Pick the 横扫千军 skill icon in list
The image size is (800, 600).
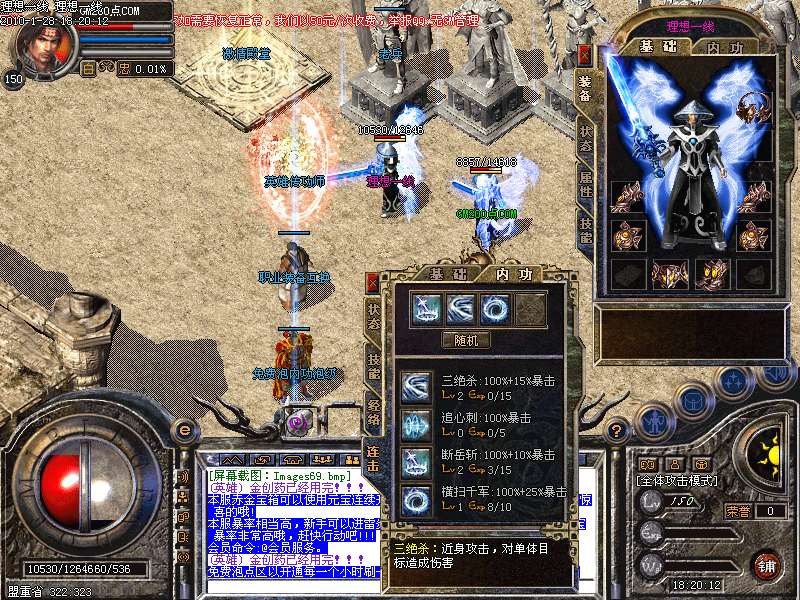pos(416,498)
